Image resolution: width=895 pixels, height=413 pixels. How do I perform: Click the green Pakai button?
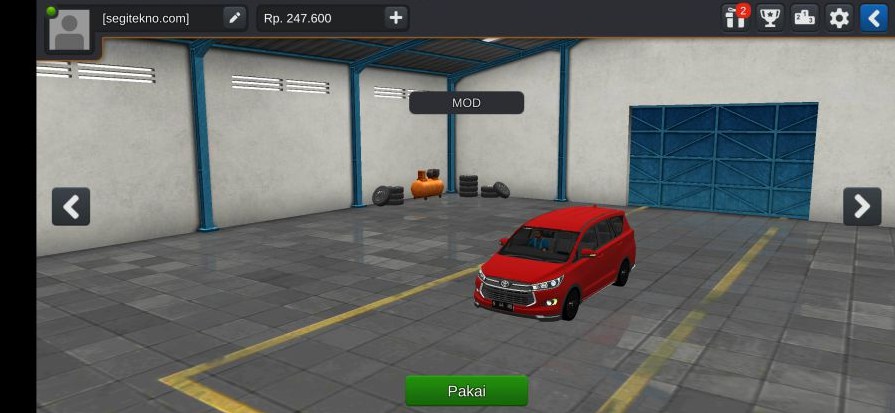pyautogui.click(x=466, y=391)
